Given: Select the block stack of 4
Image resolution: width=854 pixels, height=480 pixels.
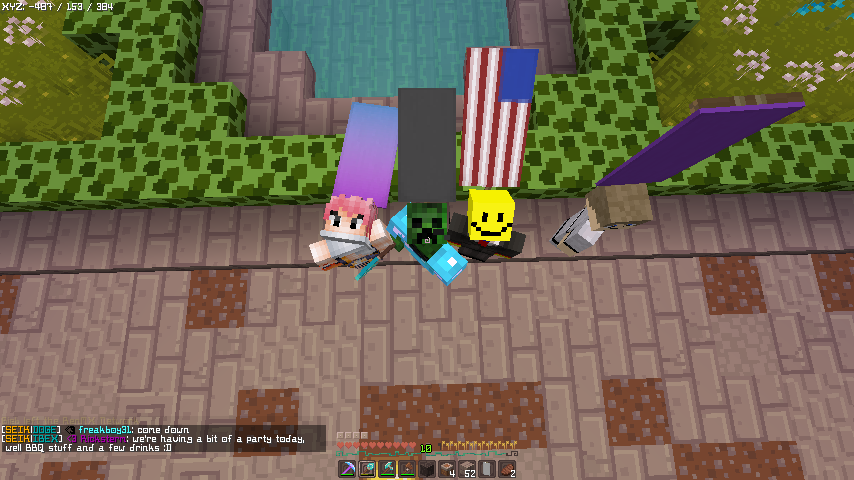Looking at the screenshot, I should pos(447,469).
